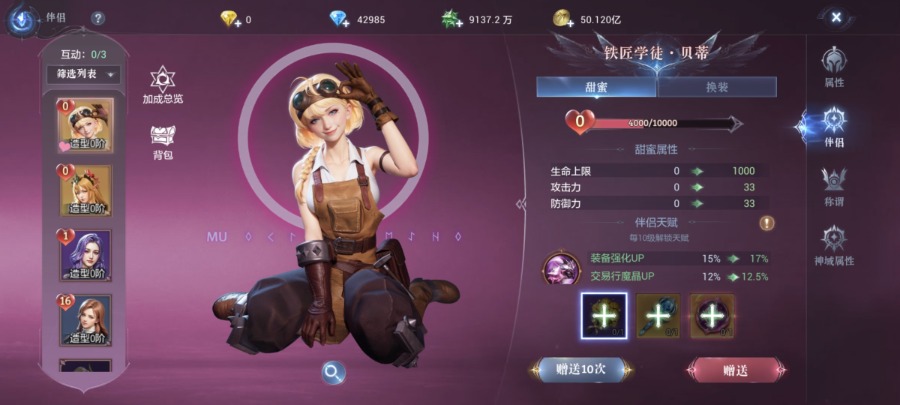Collapse the panel using the left arrows
This screenshot has height=405, width=900.
click(520, 204)
